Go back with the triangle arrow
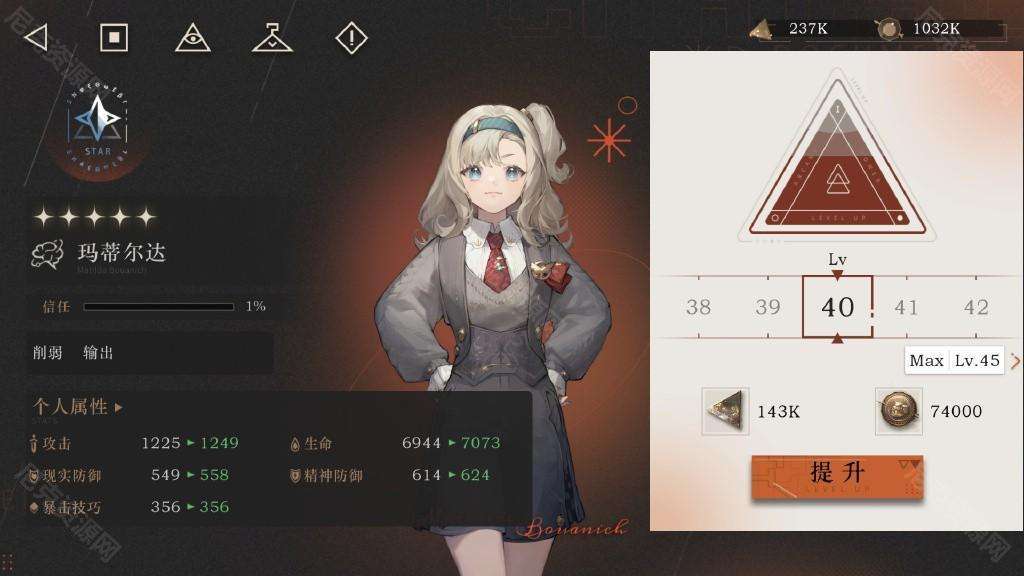 coord(36,38)
